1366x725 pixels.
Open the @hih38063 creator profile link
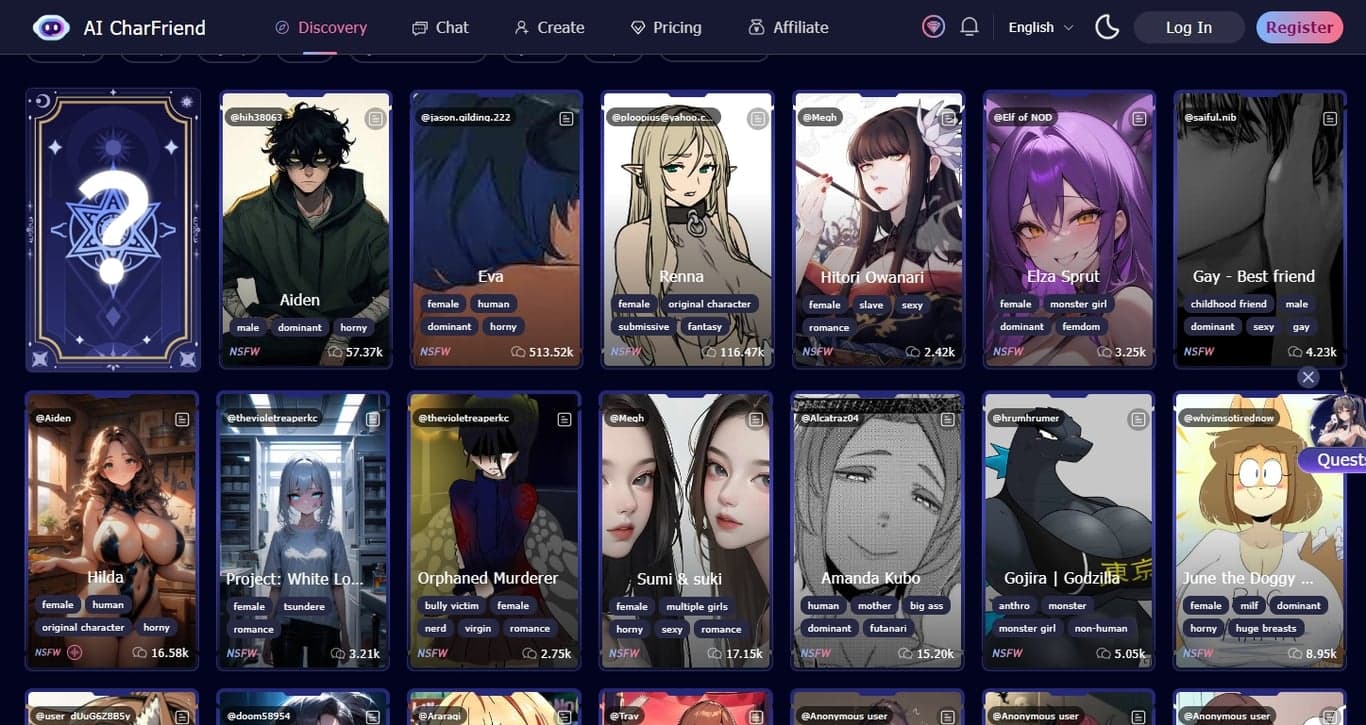click(254, 117)
